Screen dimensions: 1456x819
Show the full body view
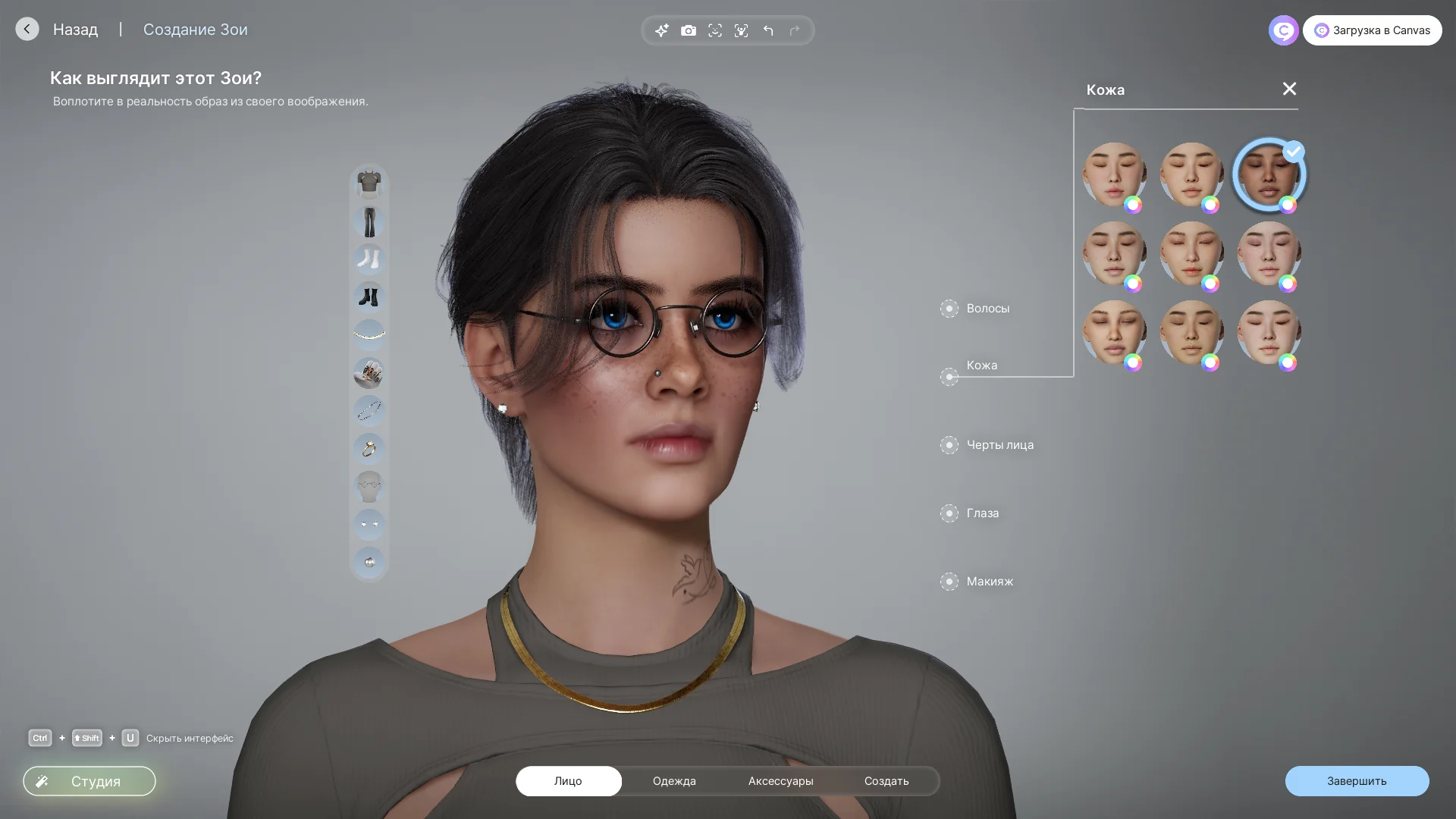pos(742,30)
